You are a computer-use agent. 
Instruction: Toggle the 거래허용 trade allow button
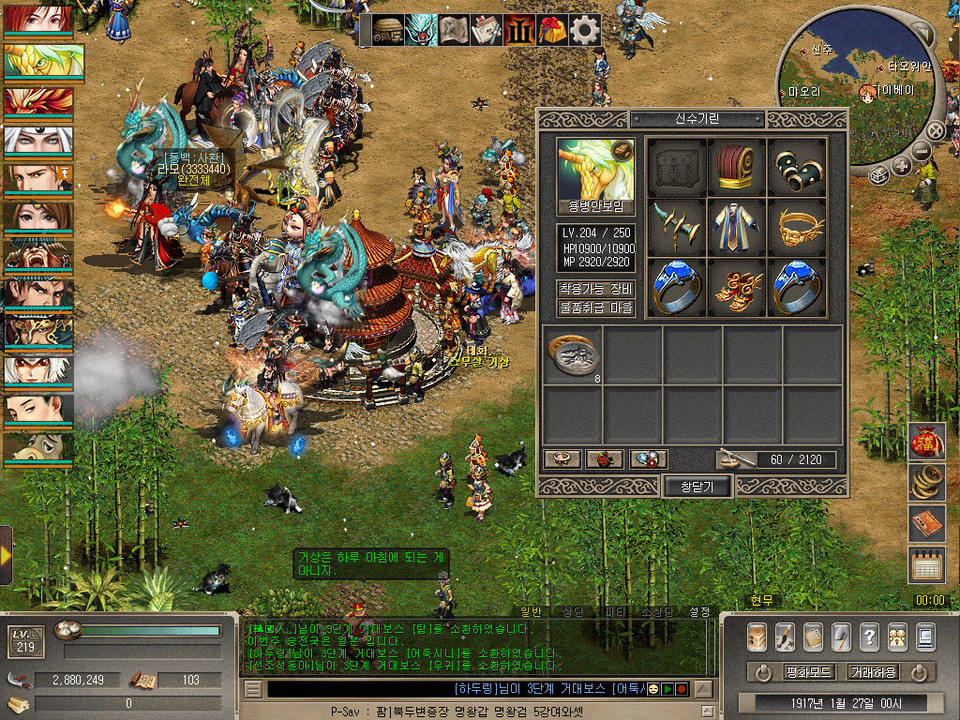(873, 671)
